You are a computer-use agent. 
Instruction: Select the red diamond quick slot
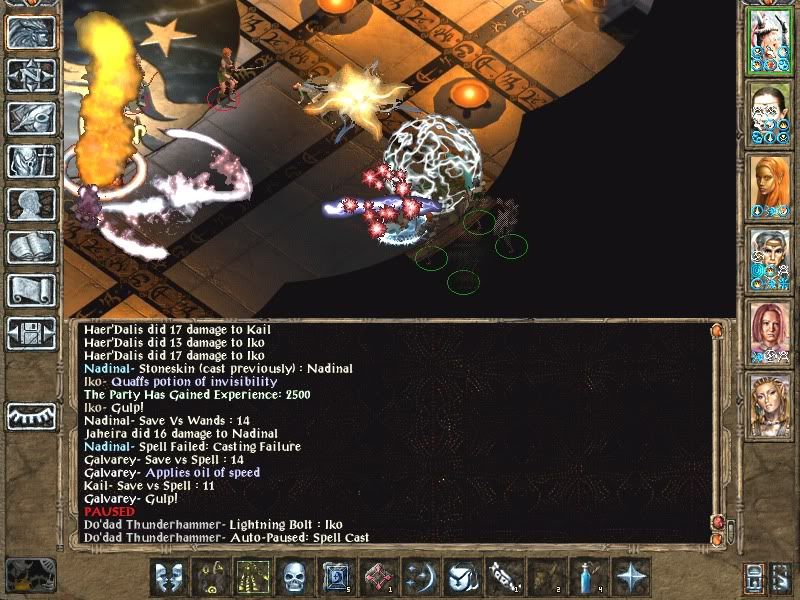click(x=378, y=576)
